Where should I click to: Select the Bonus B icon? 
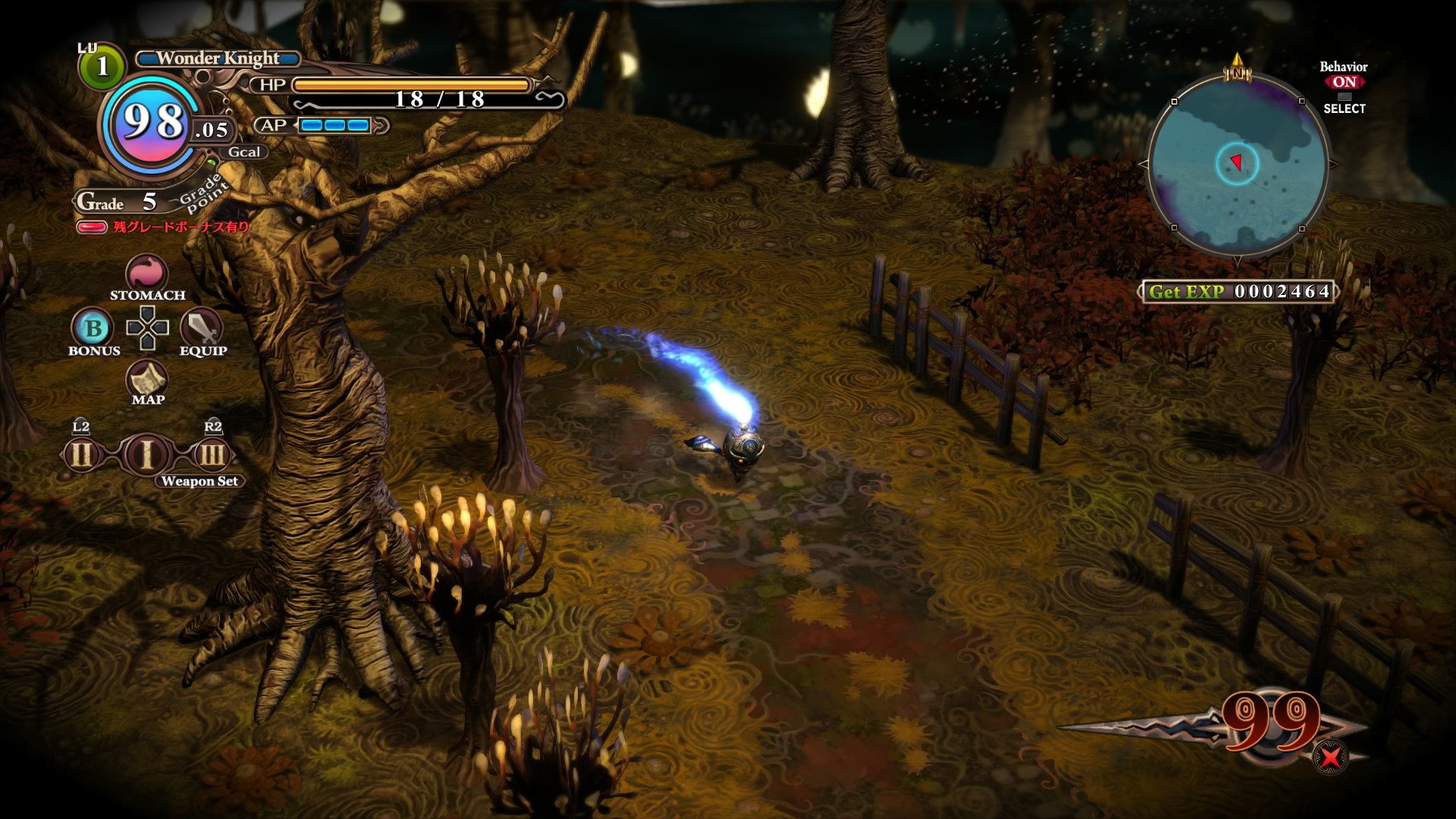pyautogui.click(x=93, y=328)
